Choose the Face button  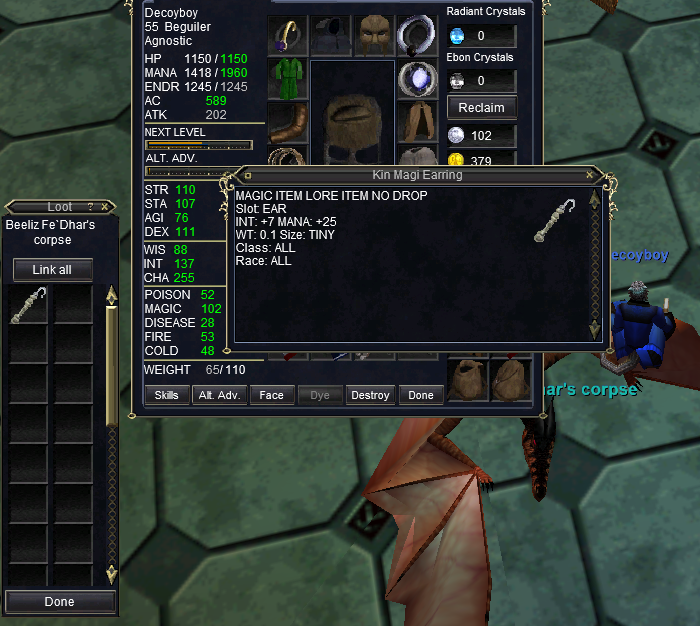coord(271,395)
